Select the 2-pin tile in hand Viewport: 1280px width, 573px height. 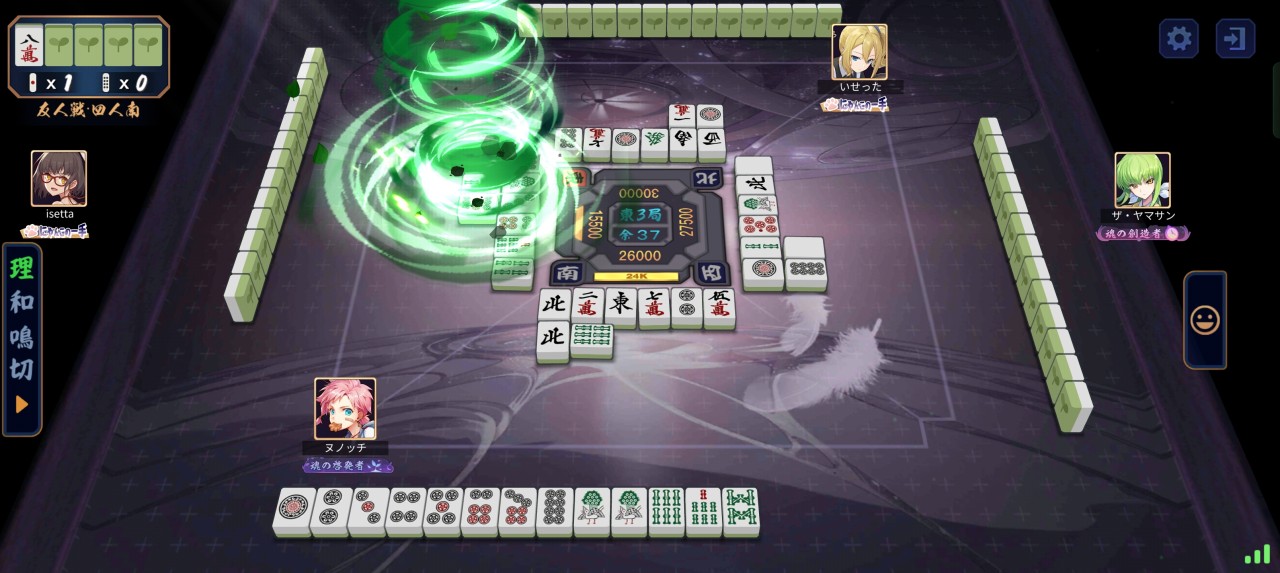331,511
